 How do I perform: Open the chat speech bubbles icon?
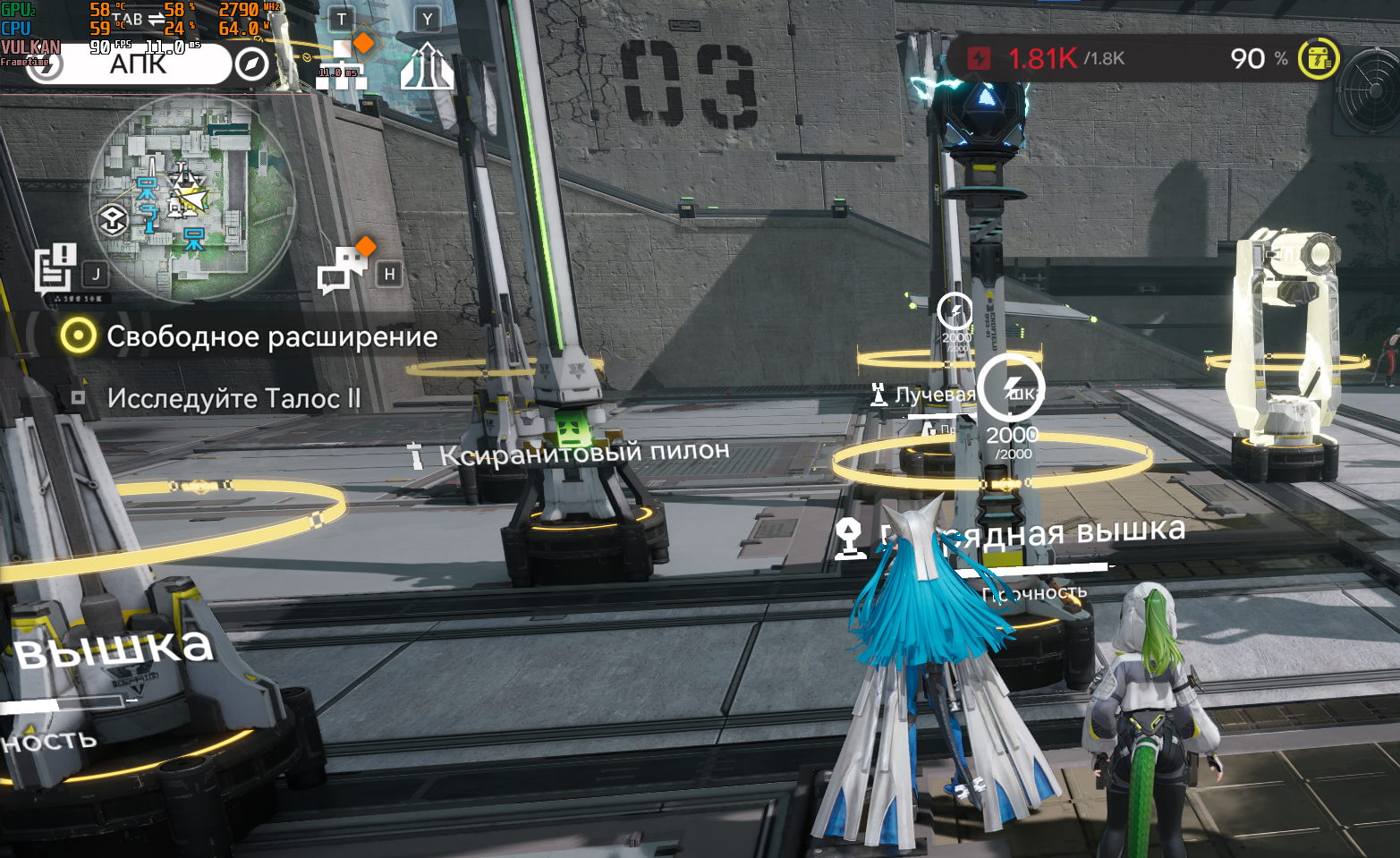341,269
